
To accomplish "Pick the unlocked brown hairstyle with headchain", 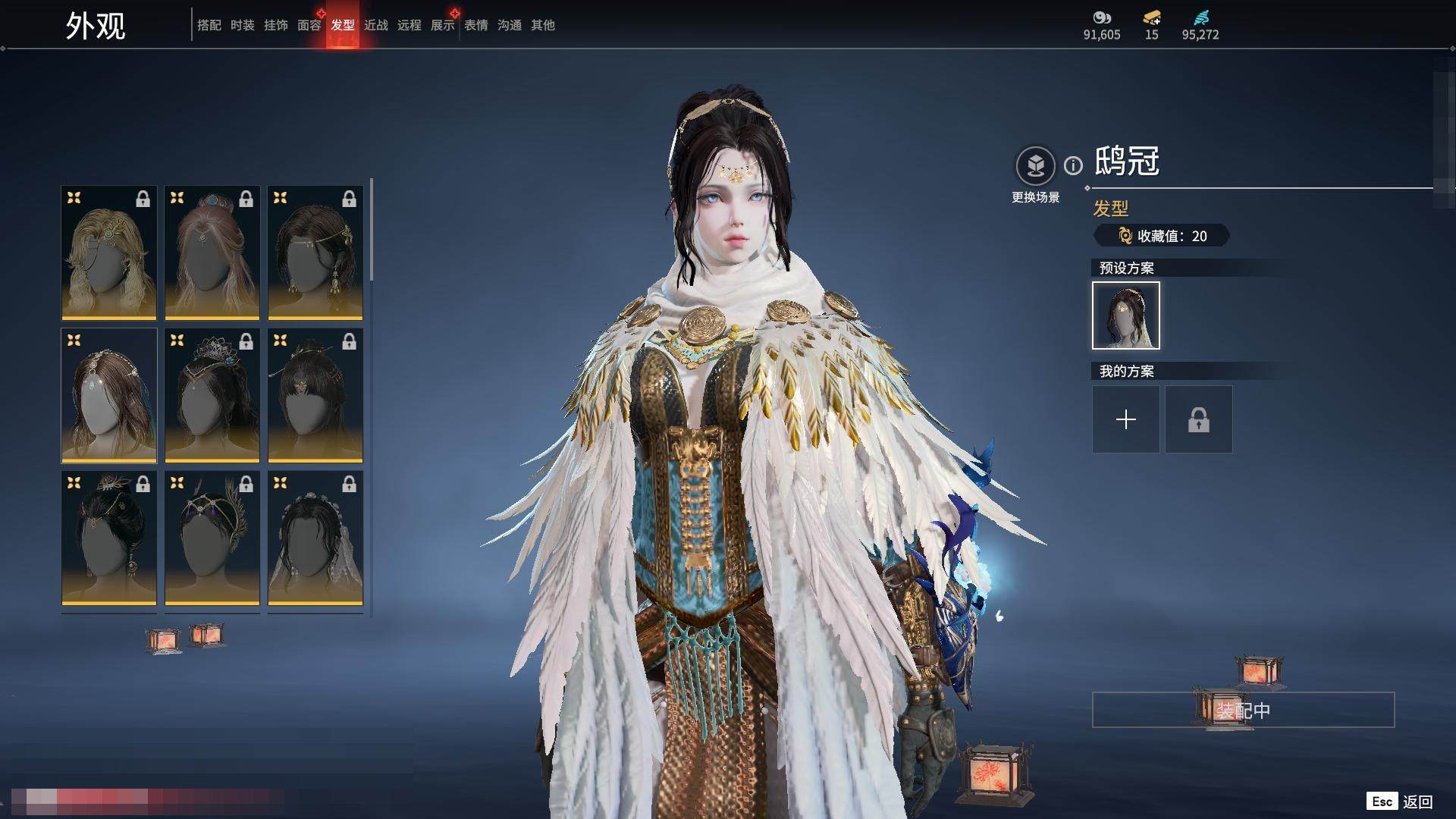I will coord(109,395).
